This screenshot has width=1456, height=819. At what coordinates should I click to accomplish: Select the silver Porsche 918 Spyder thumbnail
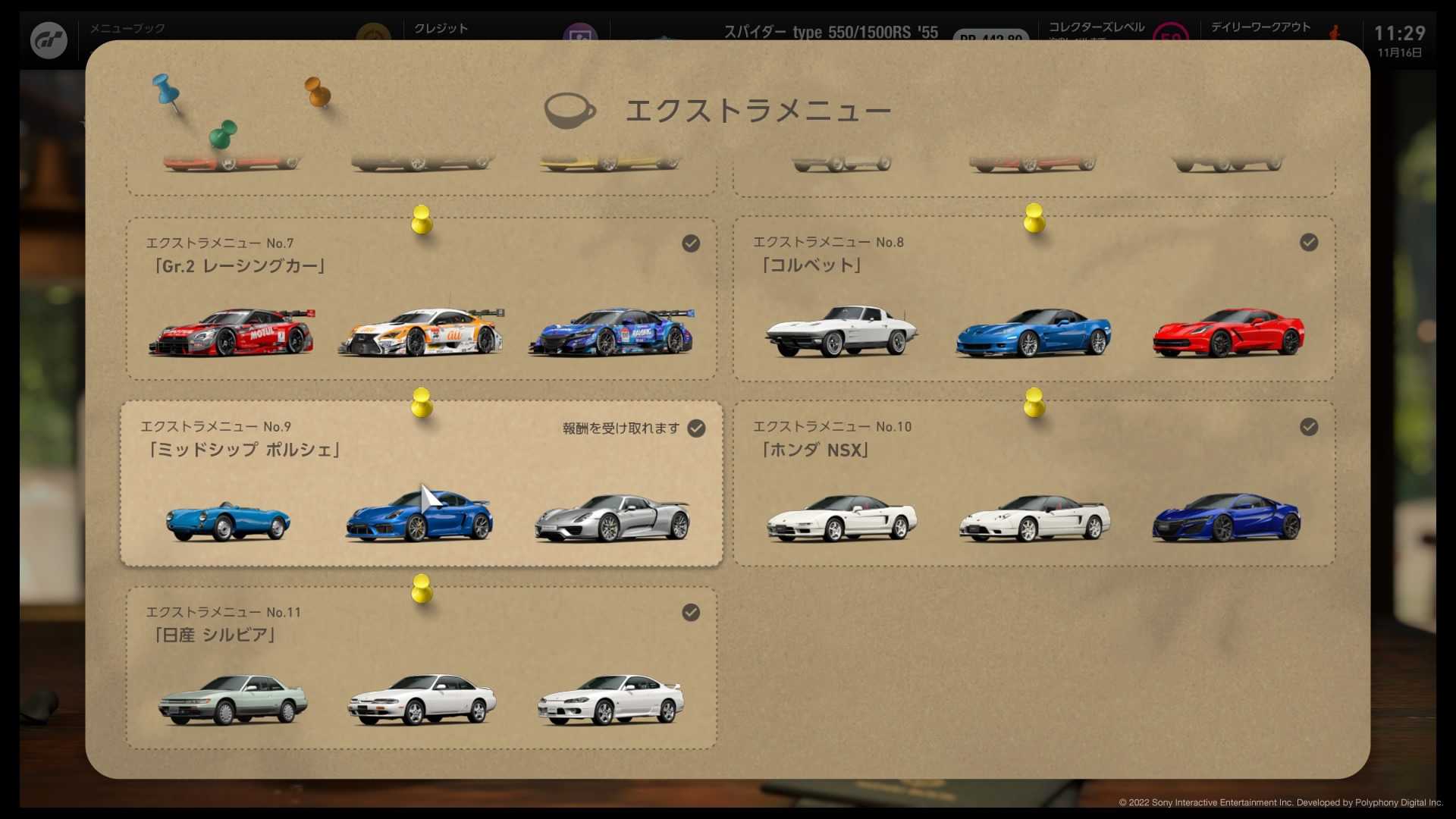click(613, 519)
